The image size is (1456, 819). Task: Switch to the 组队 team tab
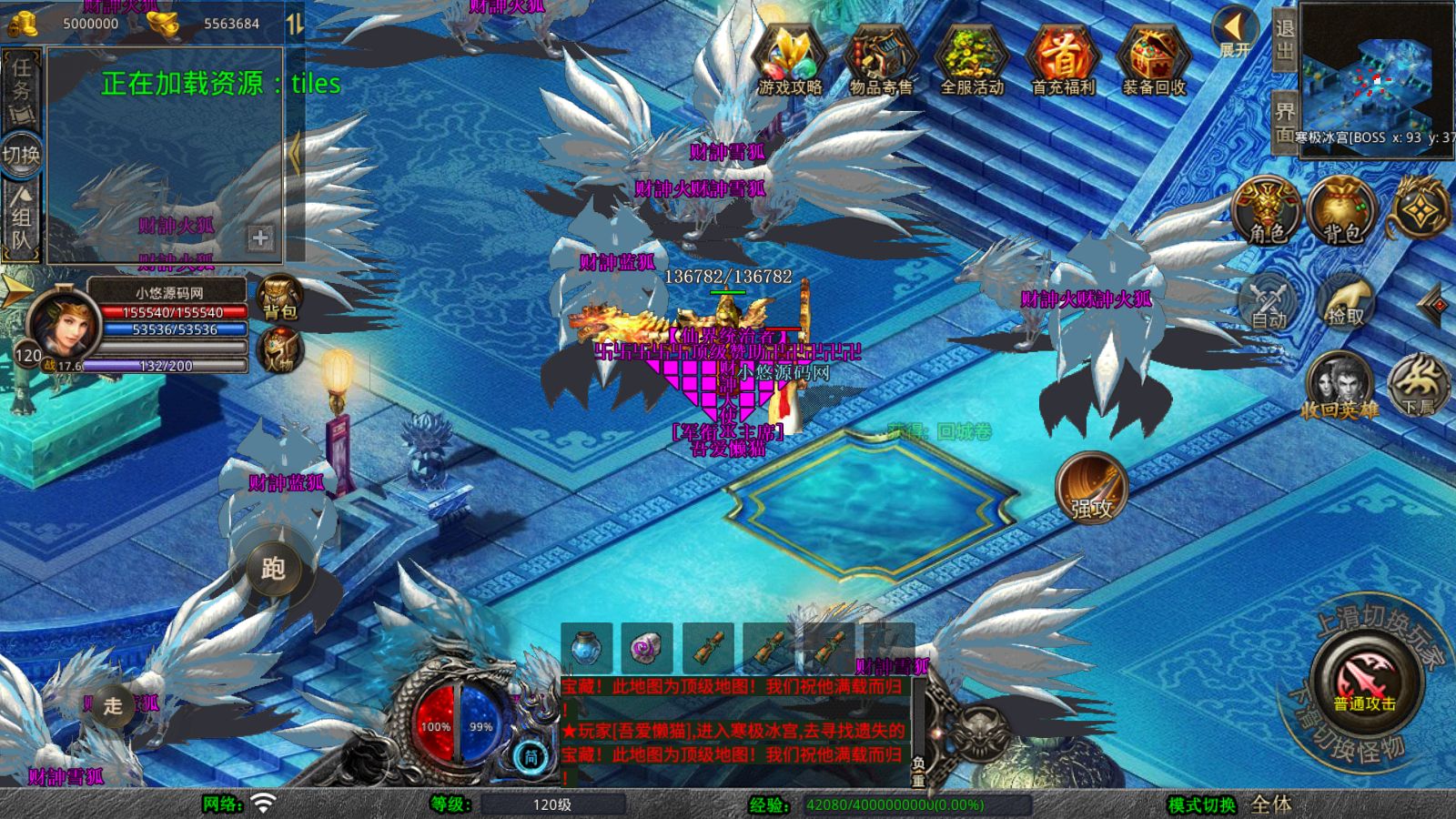(x=21, y=218)
